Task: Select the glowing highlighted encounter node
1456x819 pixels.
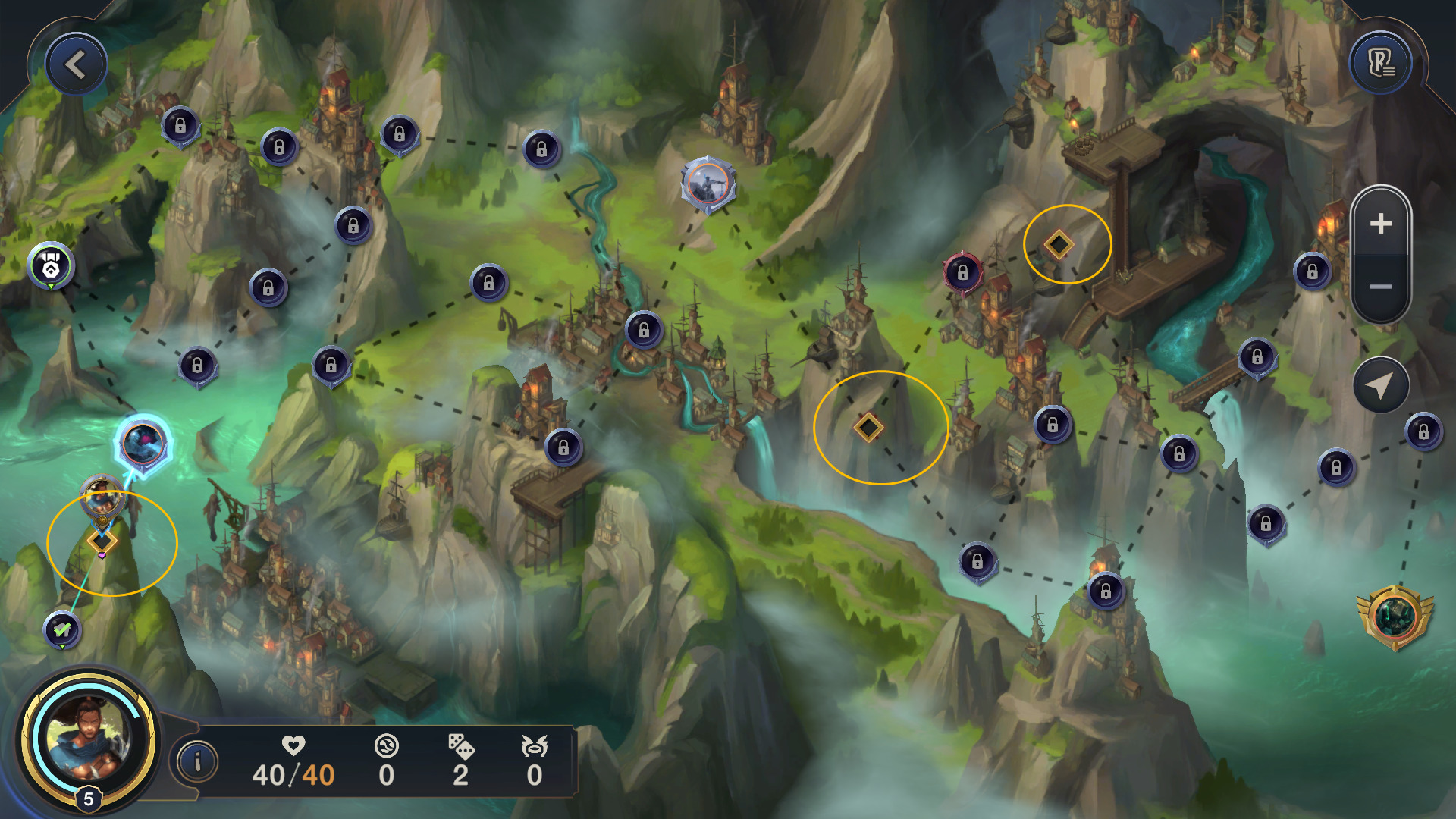Action: pos(143,444)
